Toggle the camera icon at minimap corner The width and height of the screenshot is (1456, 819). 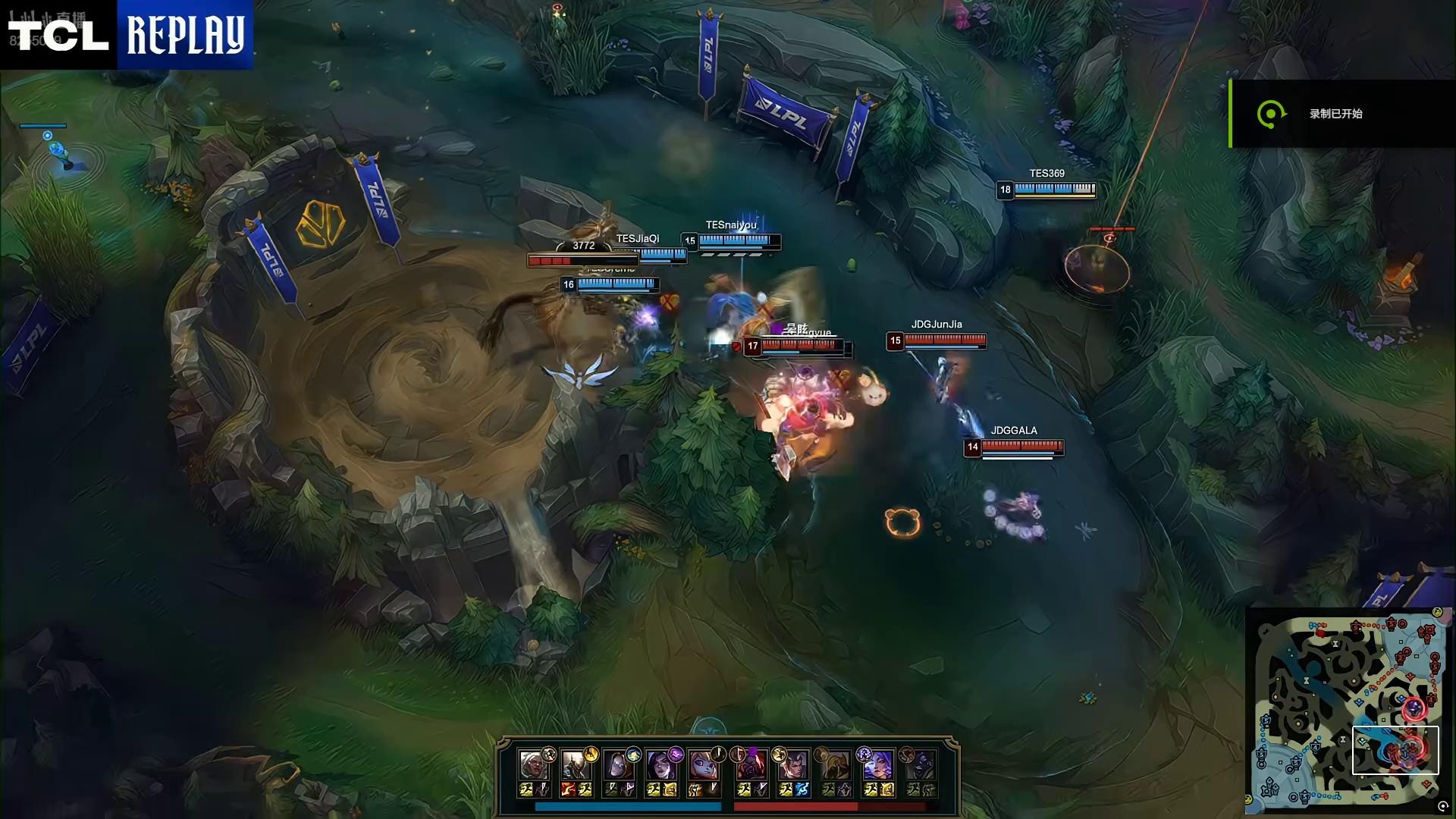[1443, 807]
